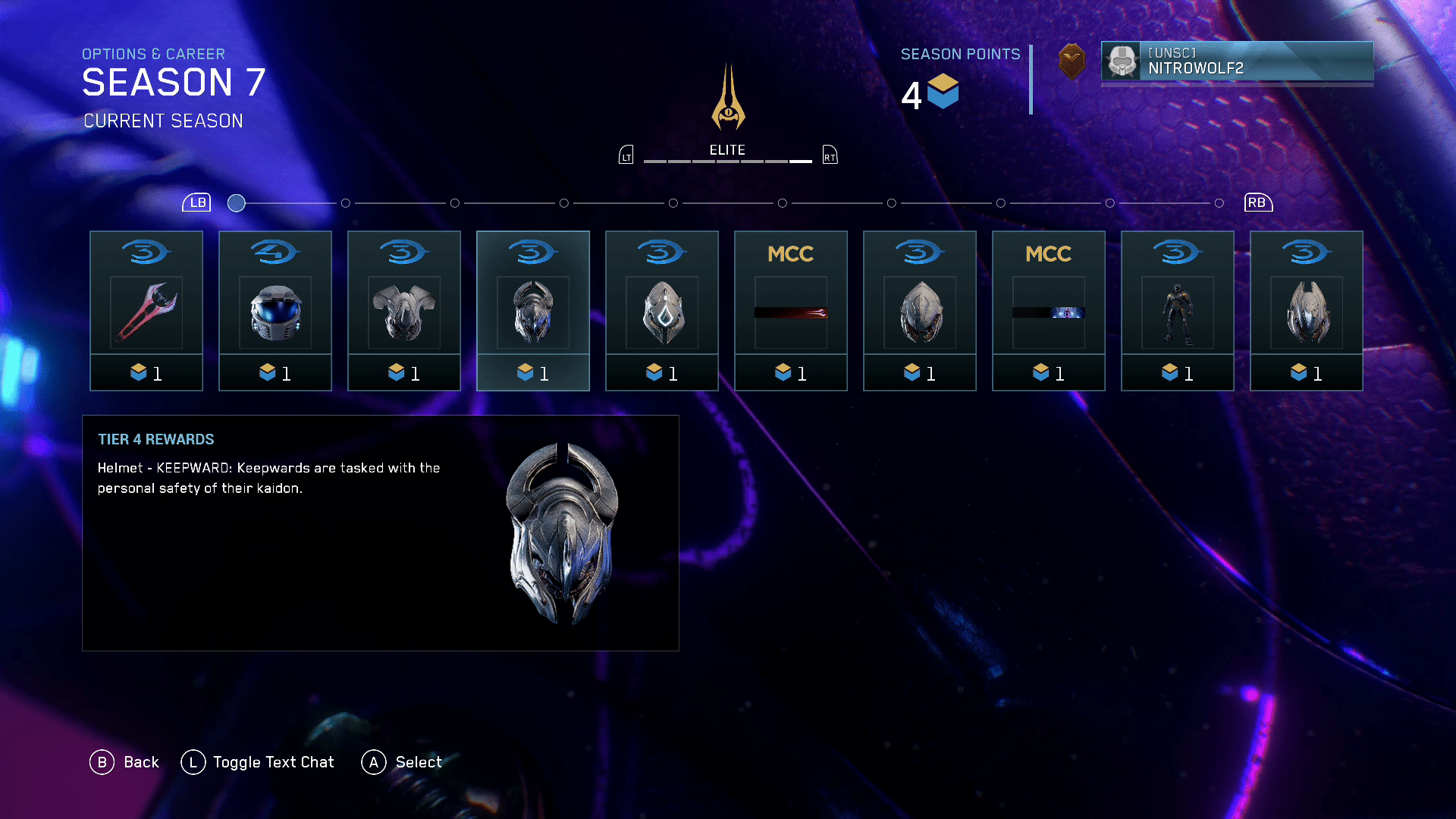1456x819 pixels.
Task: Click the gold Elite category emblem
Action: pos(728,99)
